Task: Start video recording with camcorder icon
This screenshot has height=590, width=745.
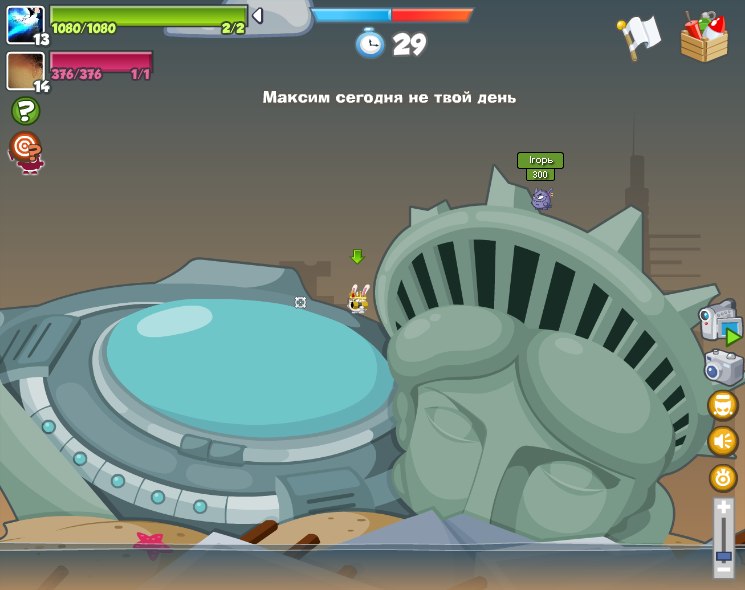Action: point(720,322)
